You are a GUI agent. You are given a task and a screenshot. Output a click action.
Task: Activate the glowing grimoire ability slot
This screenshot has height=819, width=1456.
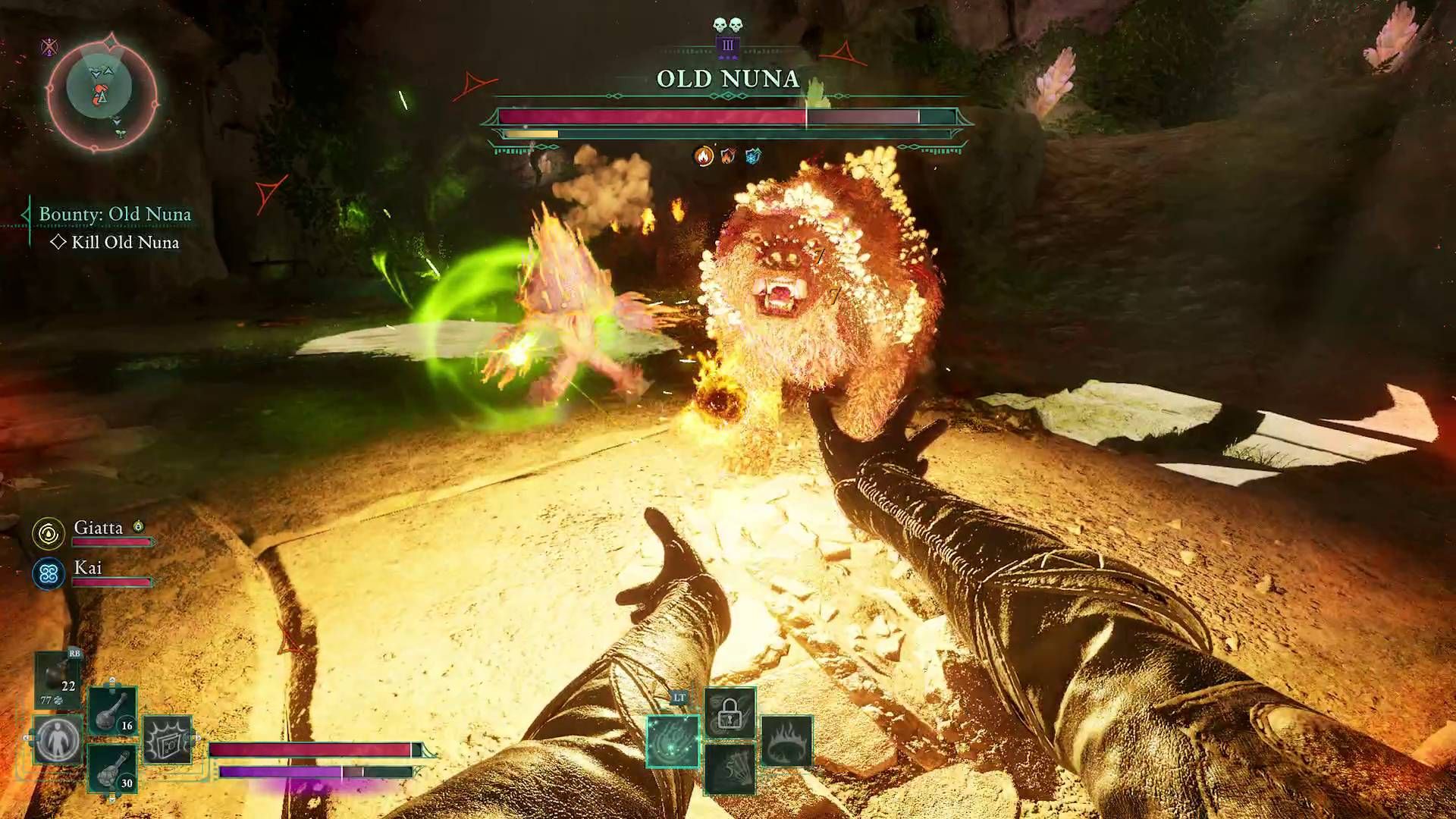tap(168, 739)
